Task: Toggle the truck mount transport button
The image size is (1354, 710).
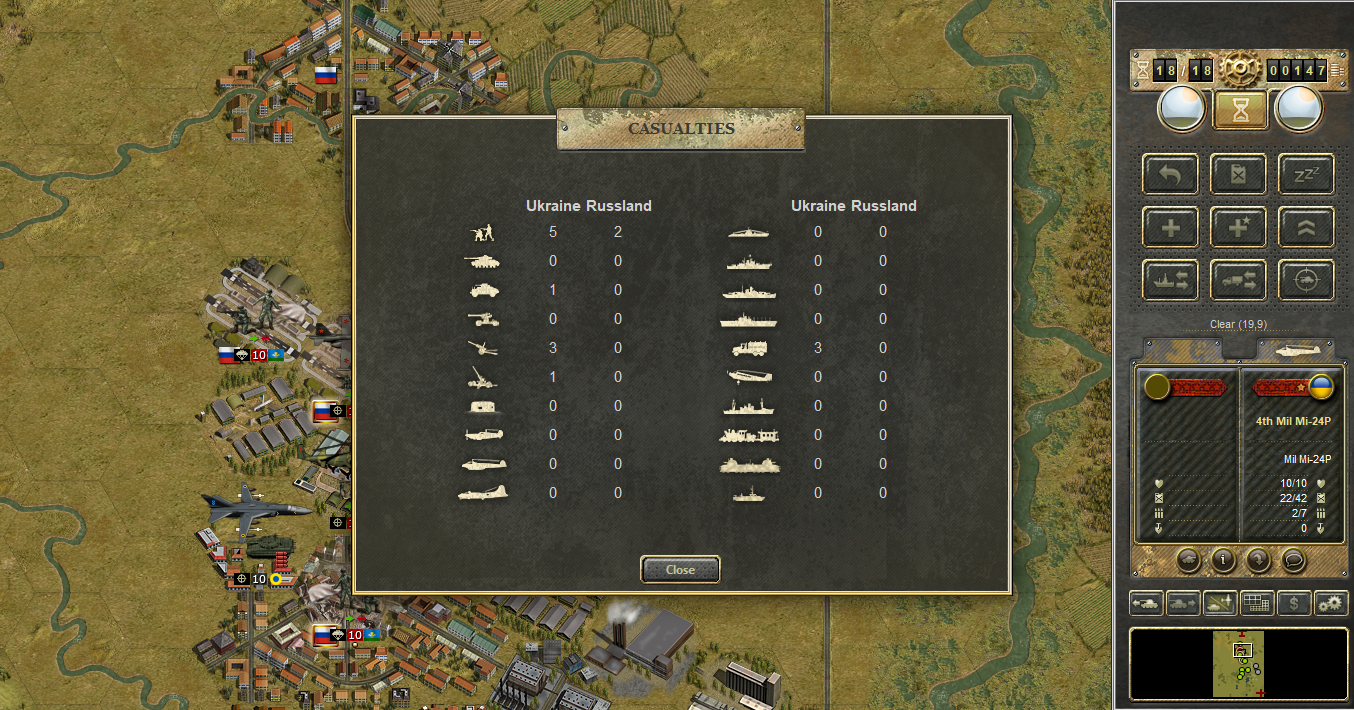Action: (1238, 280)
